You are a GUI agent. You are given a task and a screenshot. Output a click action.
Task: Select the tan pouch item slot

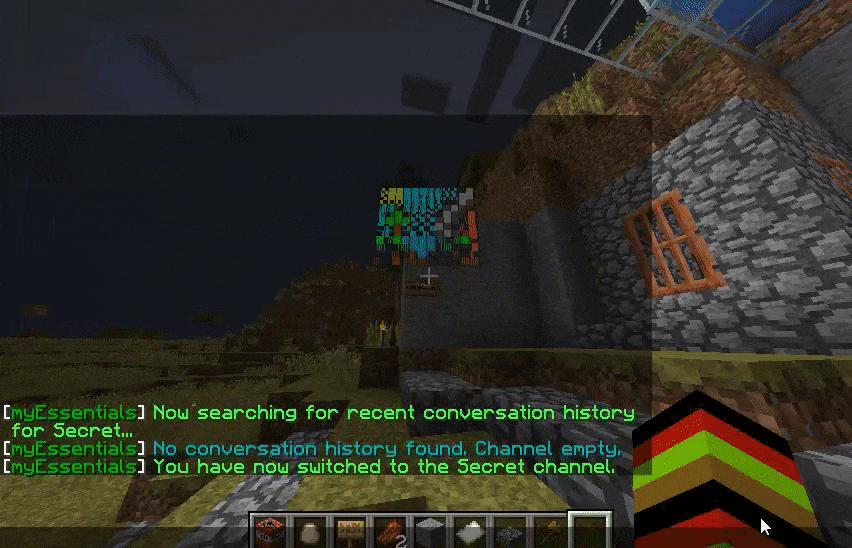[x=308, y=531]
